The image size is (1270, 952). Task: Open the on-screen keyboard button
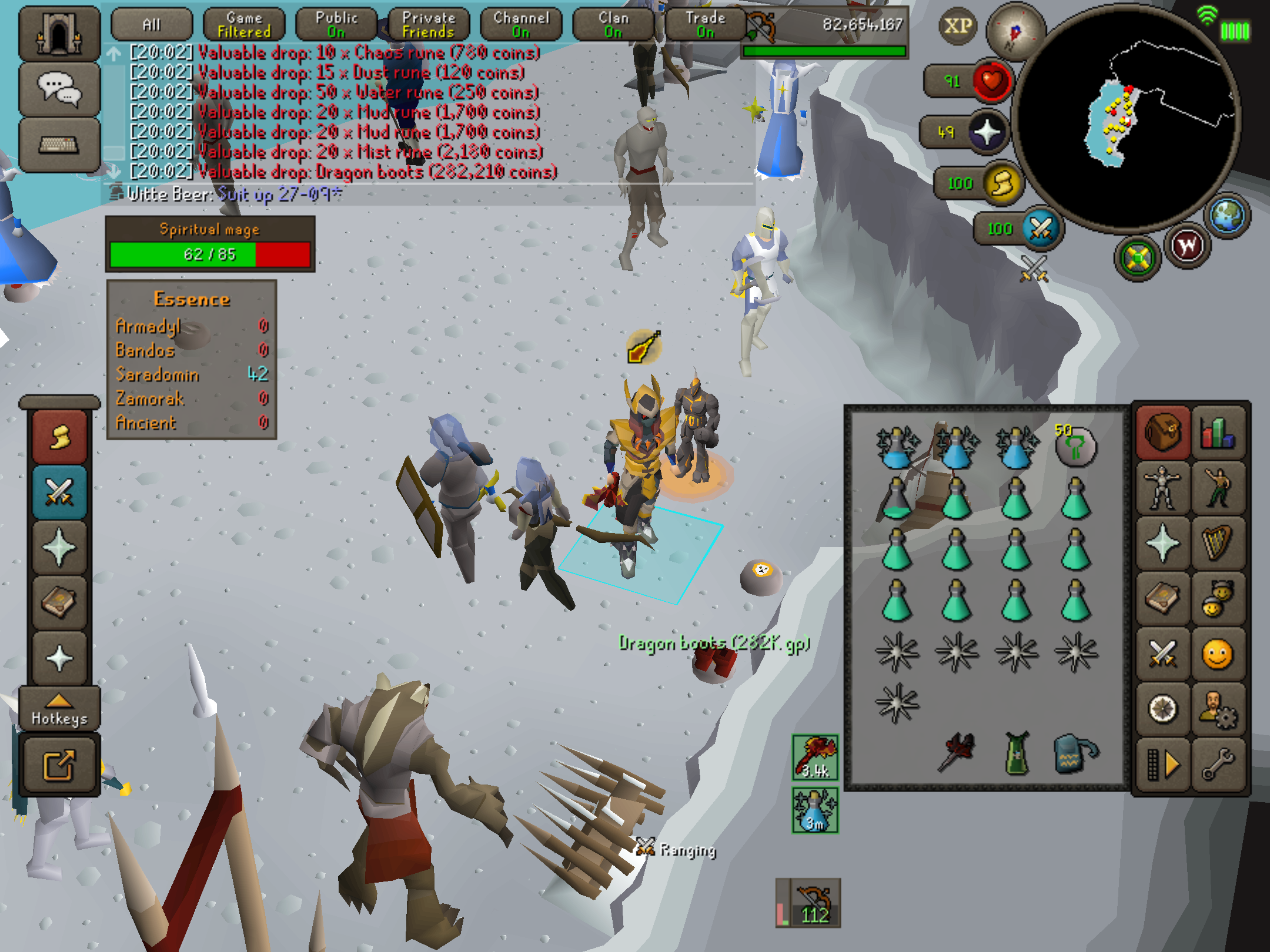click(x=59, y=144)
